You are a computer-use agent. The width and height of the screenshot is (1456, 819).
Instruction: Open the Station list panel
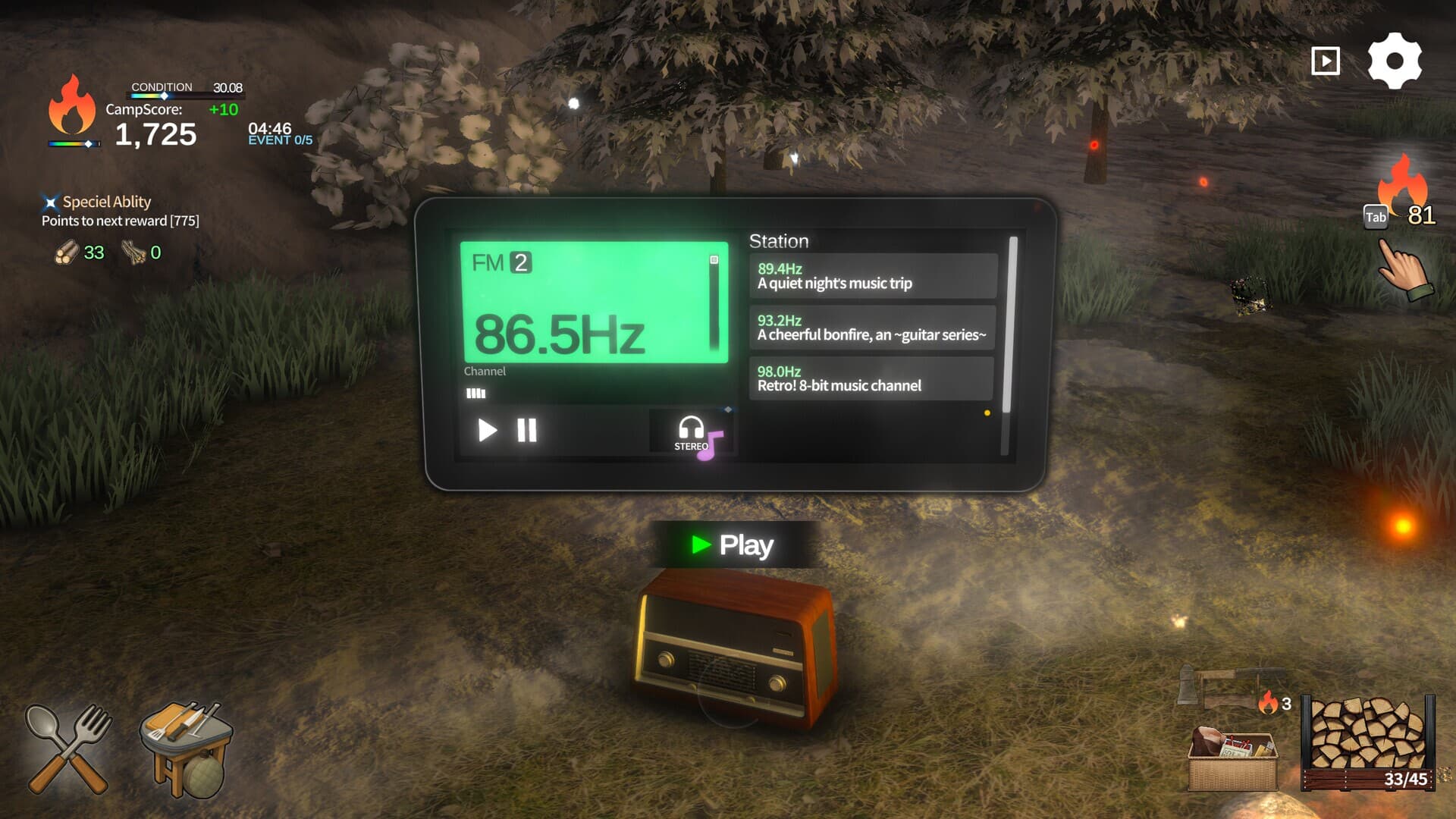(779, 242)
